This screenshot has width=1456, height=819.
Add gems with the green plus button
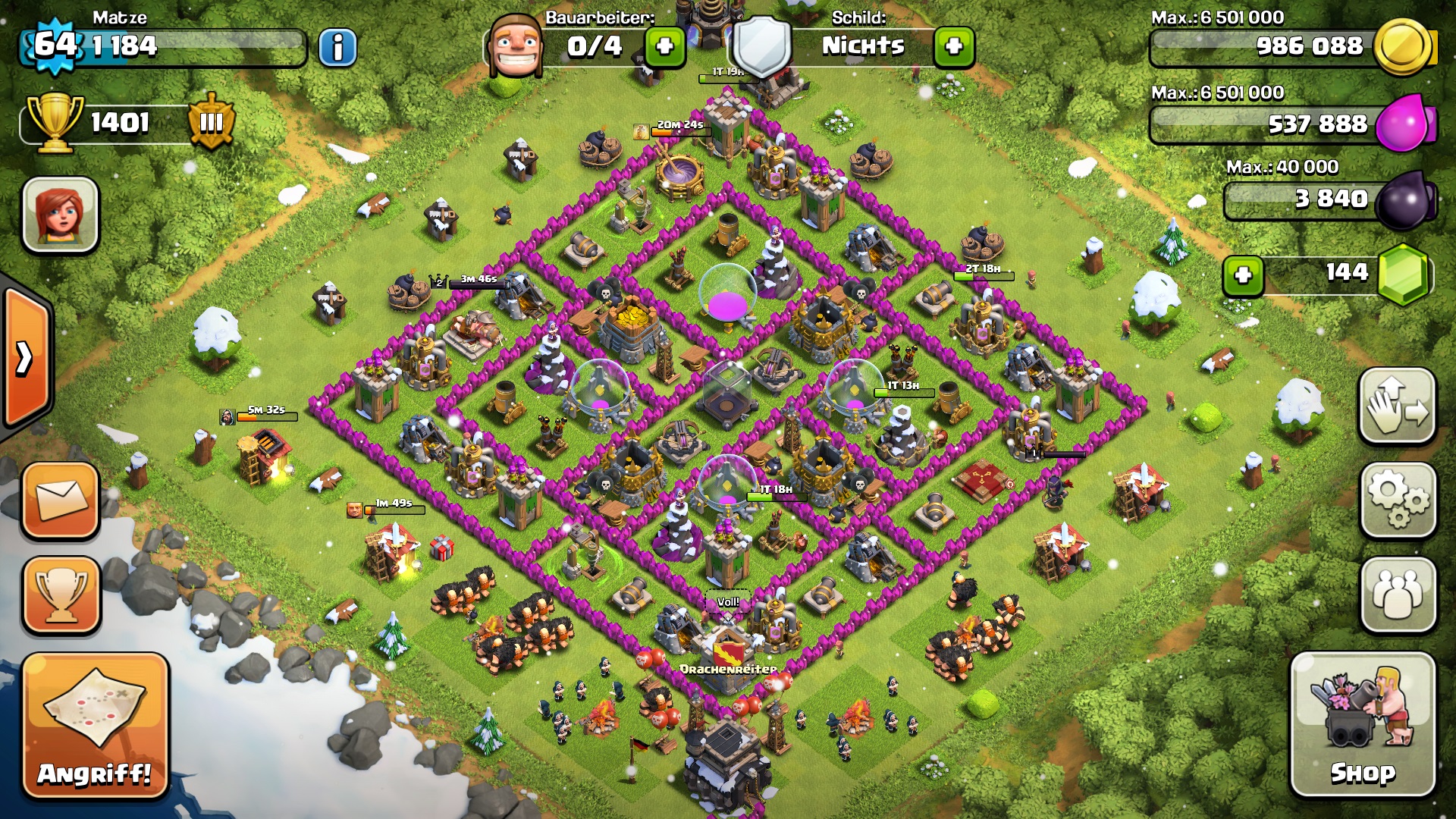(x=1243, y=275)
